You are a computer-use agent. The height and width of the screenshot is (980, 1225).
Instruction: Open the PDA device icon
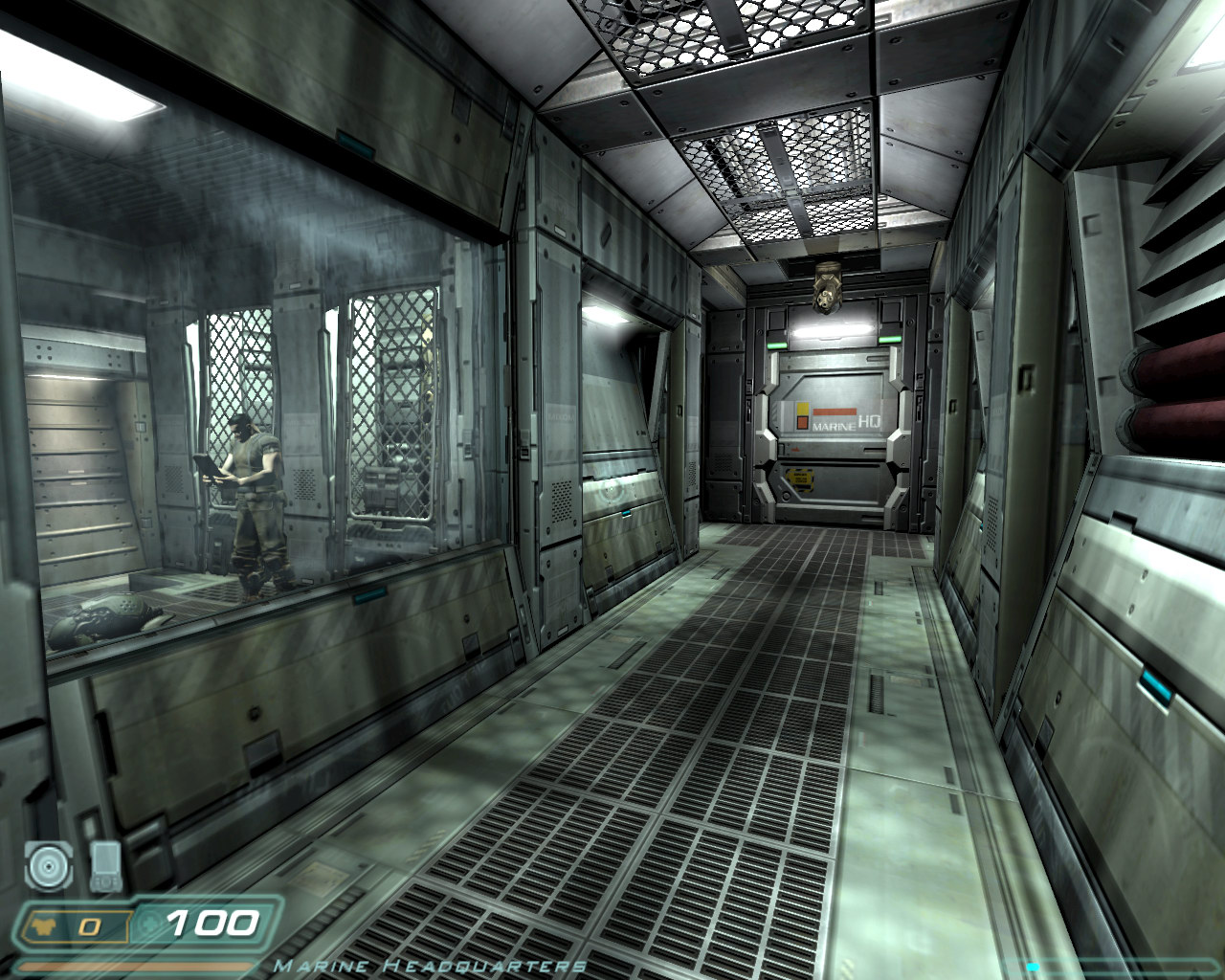105,865
